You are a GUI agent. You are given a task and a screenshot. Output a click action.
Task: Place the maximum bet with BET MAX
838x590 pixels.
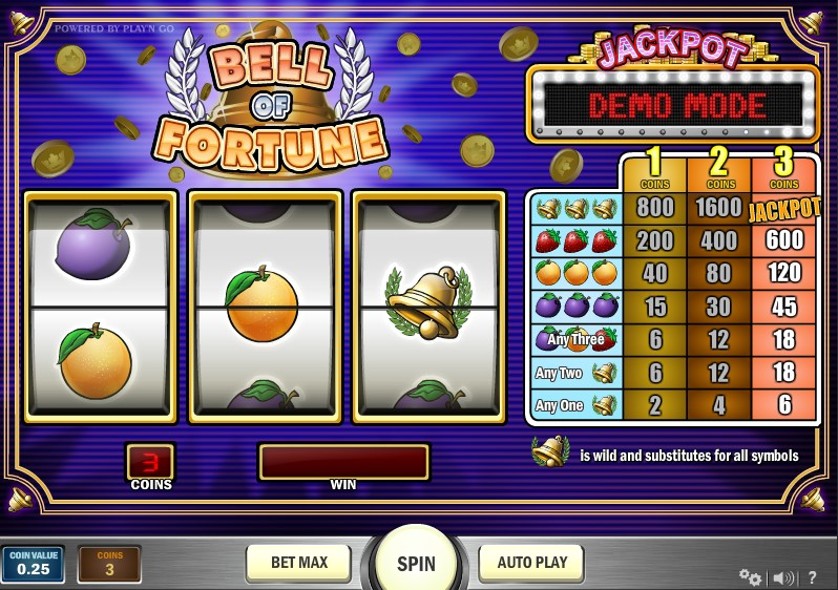pos(299,563)
